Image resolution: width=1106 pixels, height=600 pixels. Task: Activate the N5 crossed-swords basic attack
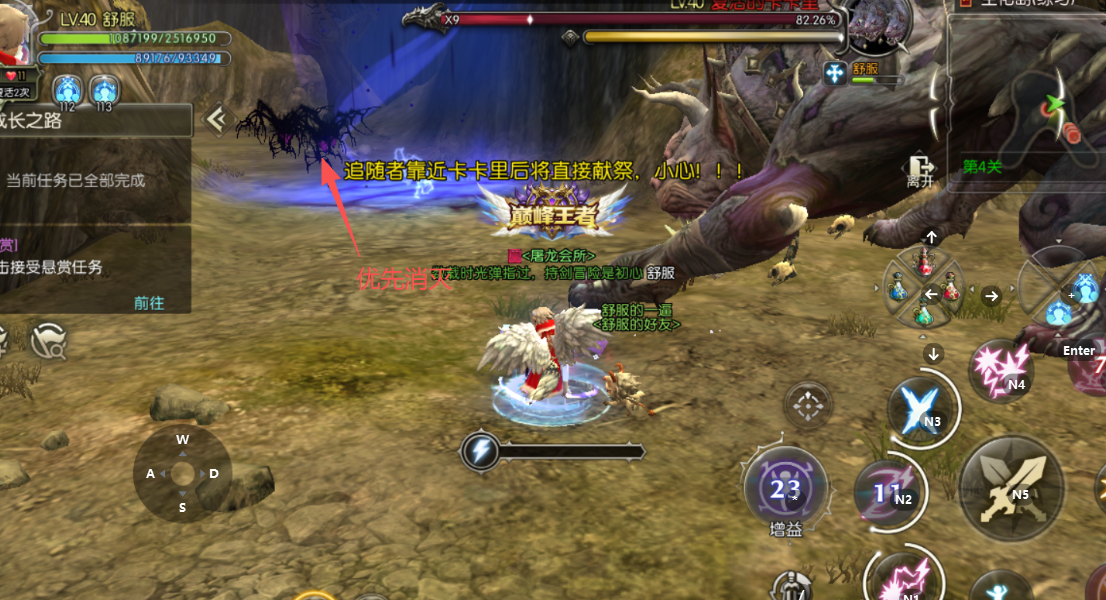click(x=1010, y=487)
